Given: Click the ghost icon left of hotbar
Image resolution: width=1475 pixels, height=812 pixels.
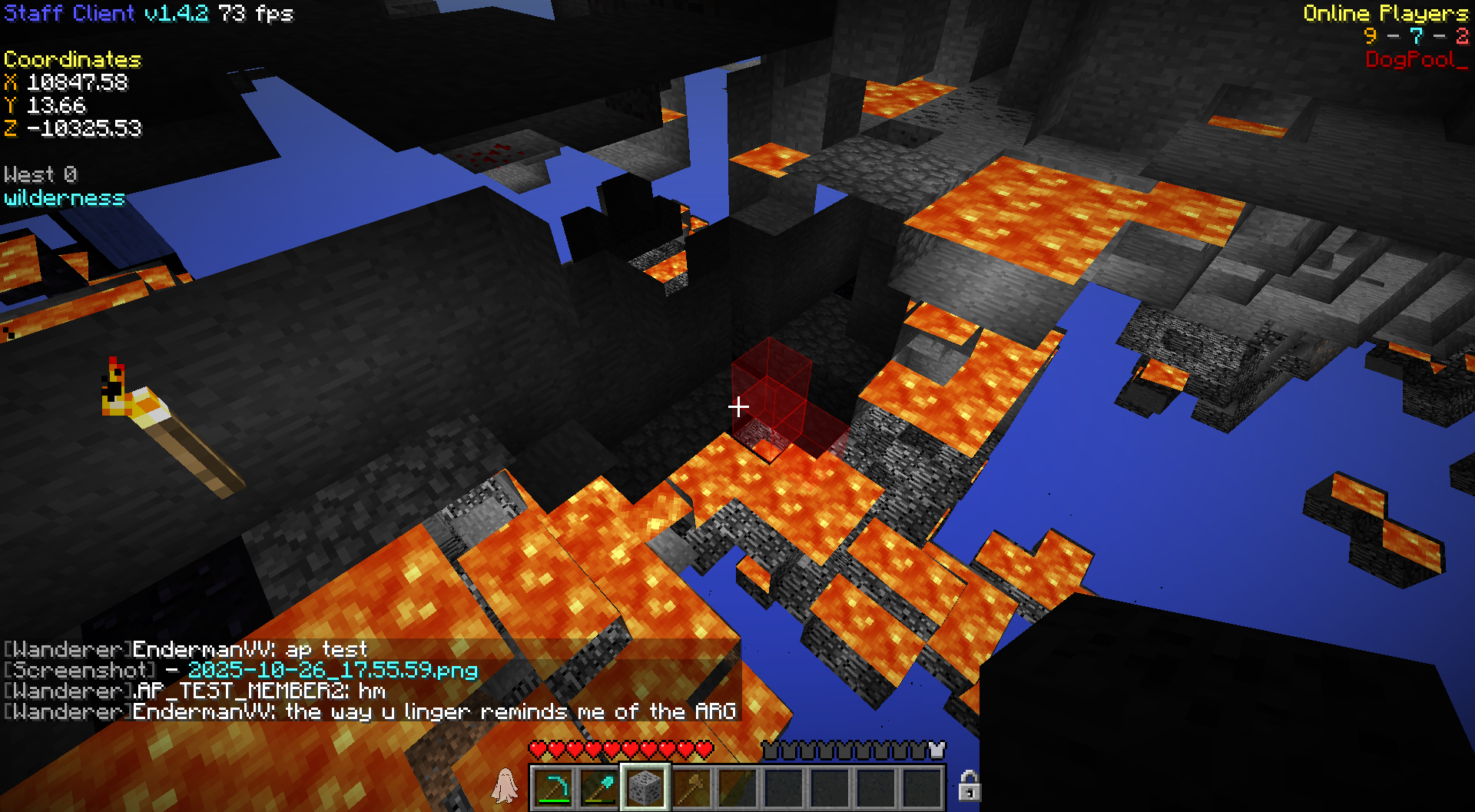Looking at the screenshot, I should click(505, 786).
